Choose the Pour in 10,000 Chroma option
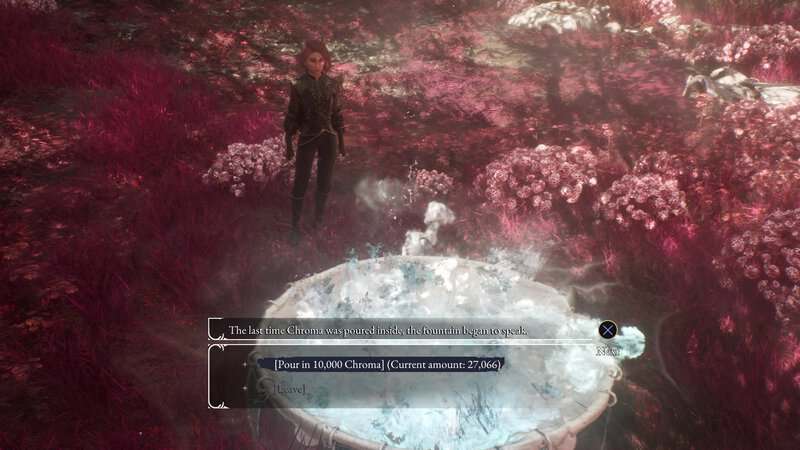 point(387,364)
